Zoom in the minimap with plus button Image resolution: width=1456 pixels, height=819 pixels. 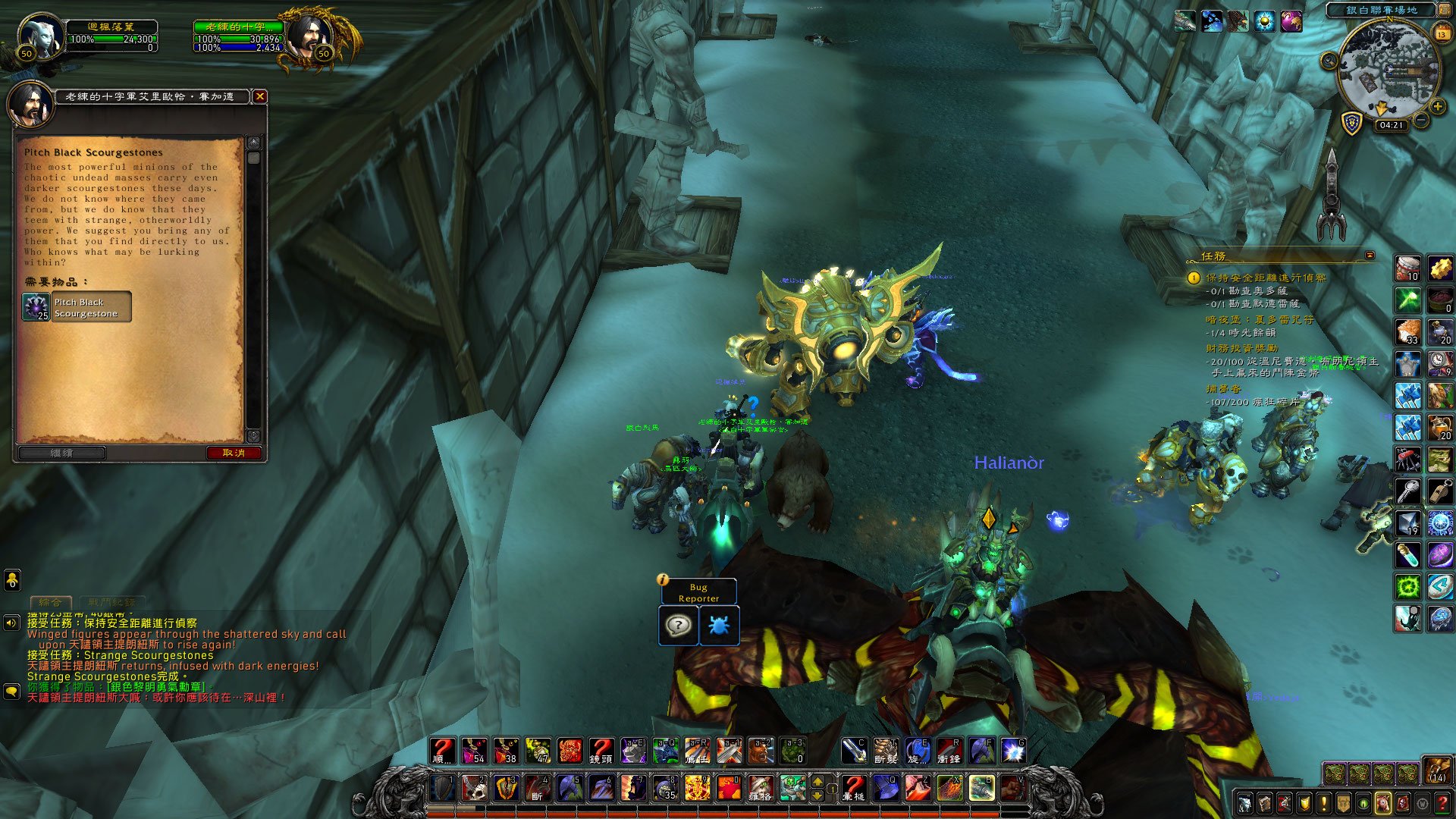(x=1437, y=107)
